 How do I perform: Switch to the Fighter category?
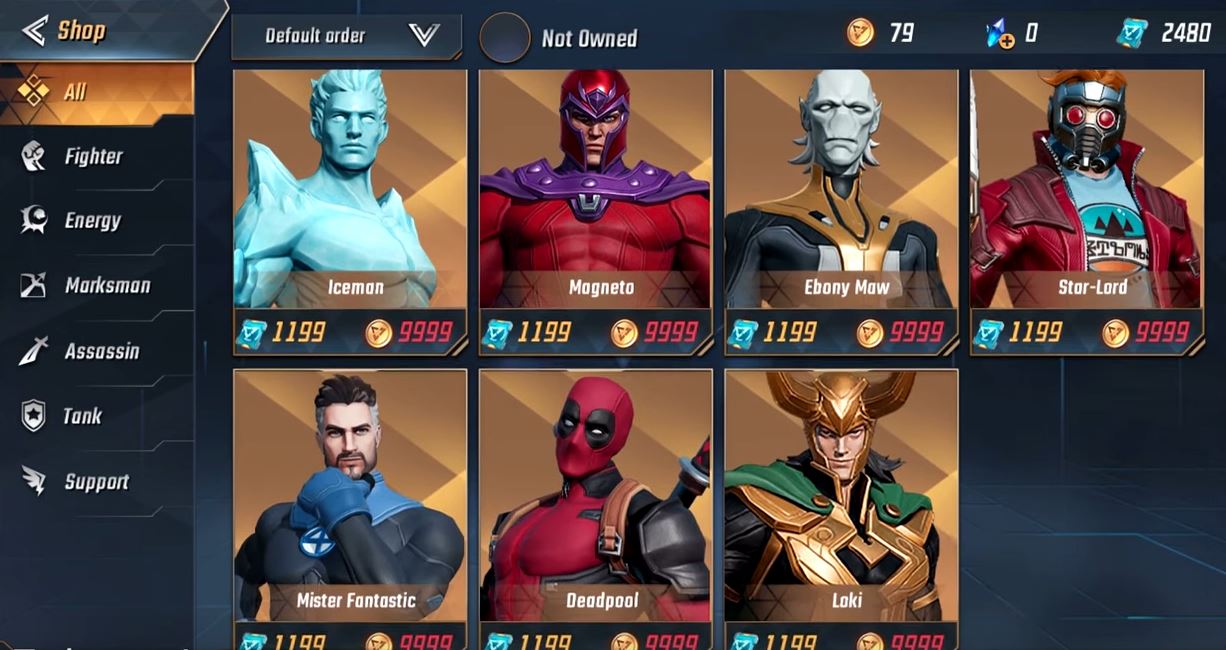pos(93,156)
